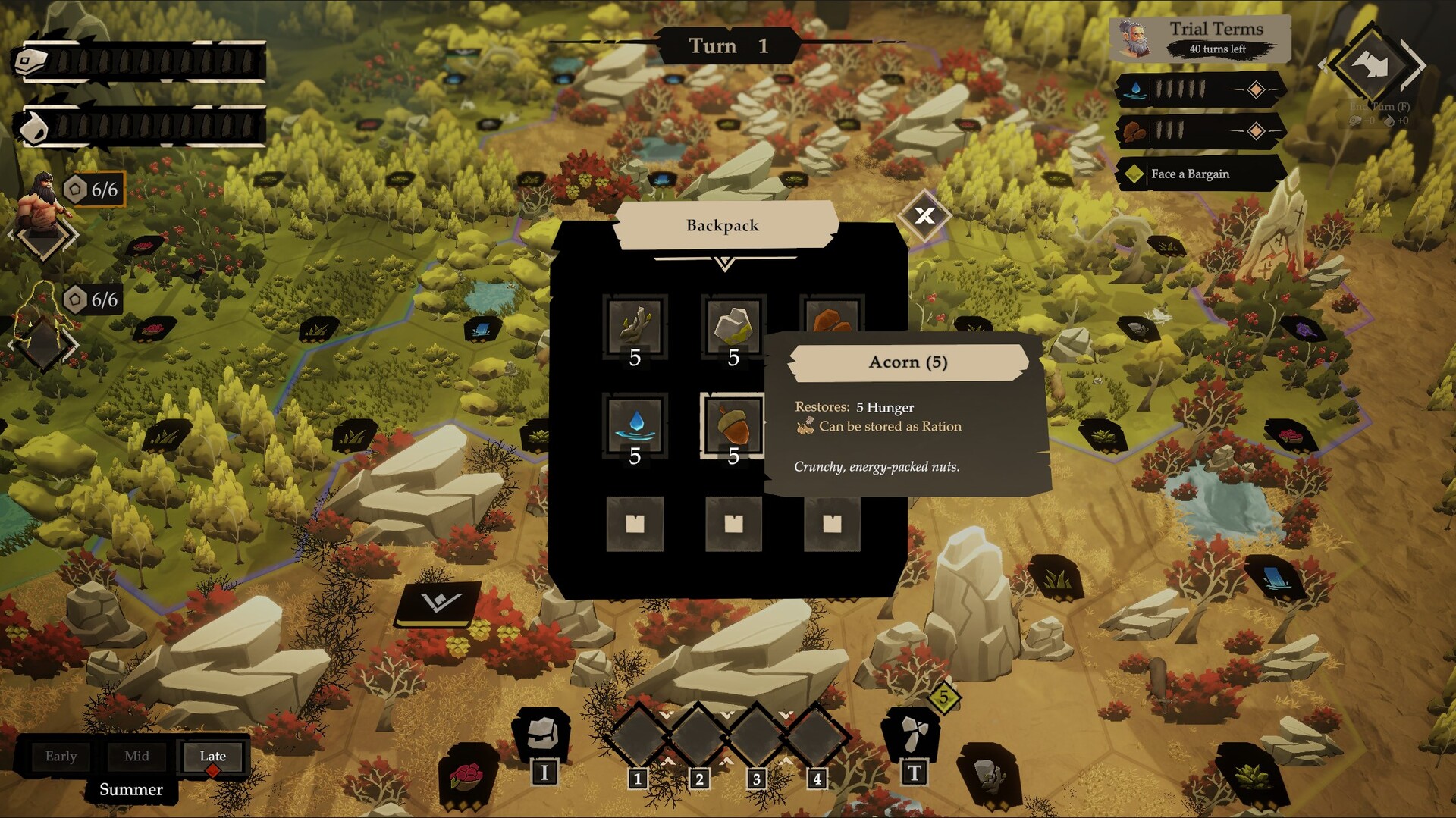The image size is (1456, 818).
Task: Open the stone inventory button labeled I
Action: pos(541,735)
